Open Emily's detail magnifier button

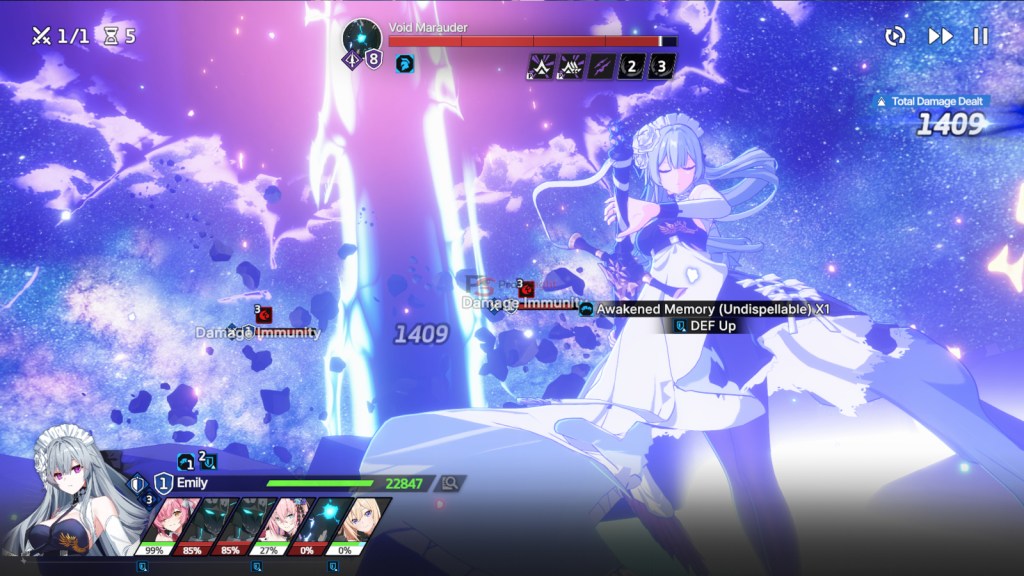tap(450, 483)
